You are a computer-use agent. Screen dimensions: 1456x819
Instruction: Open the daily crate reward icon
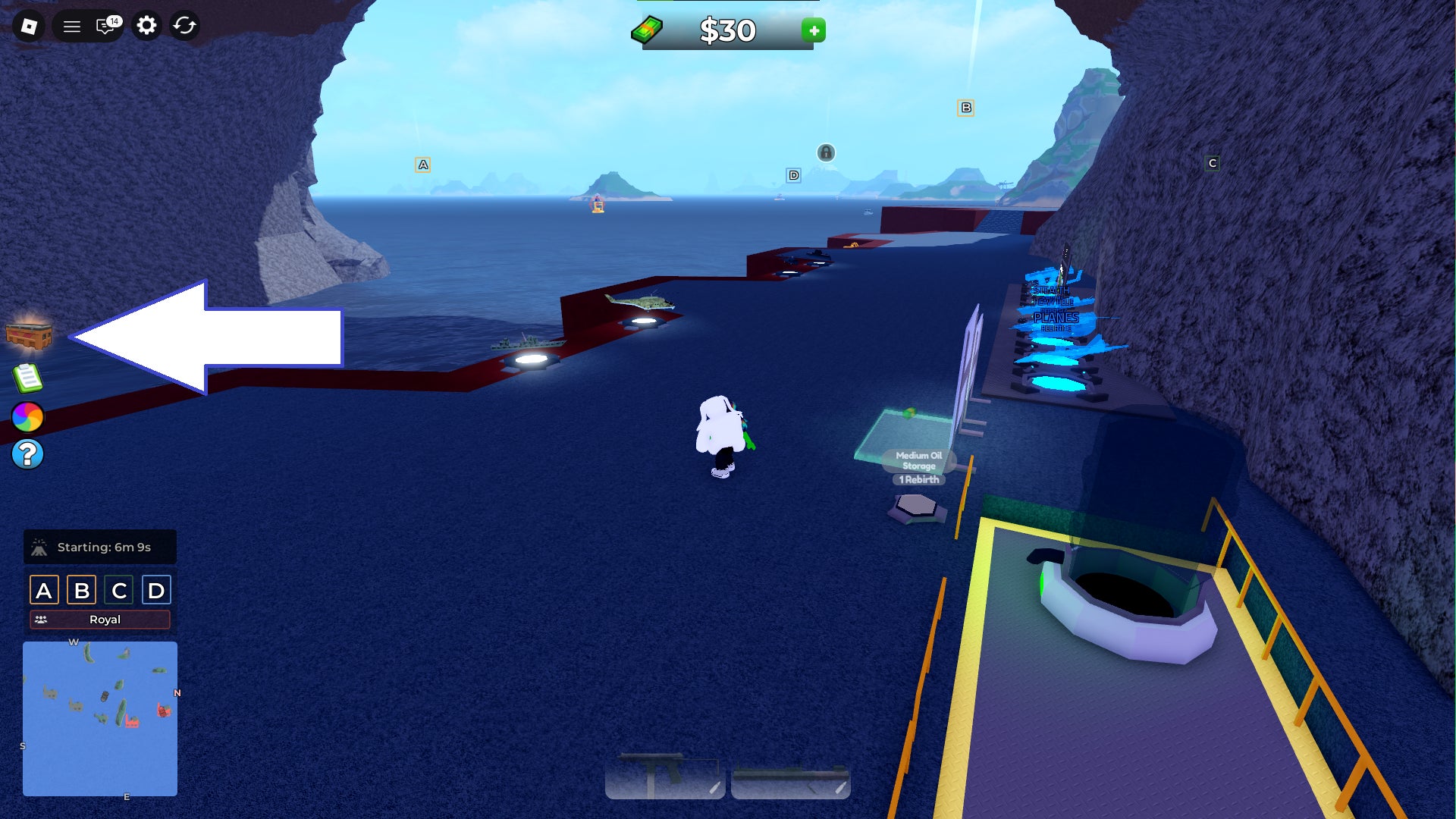(27, 336)
